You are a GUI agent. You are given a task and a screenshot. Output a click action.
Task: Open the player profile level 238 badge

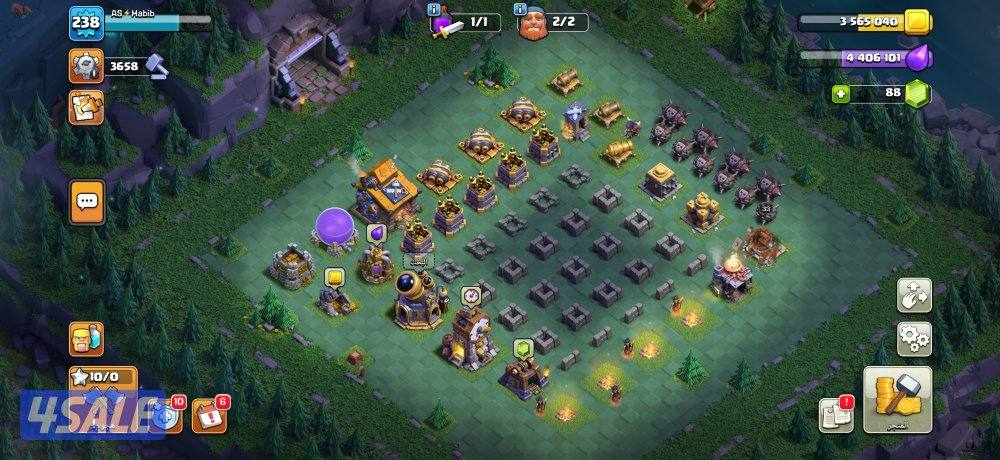[86, 22]
